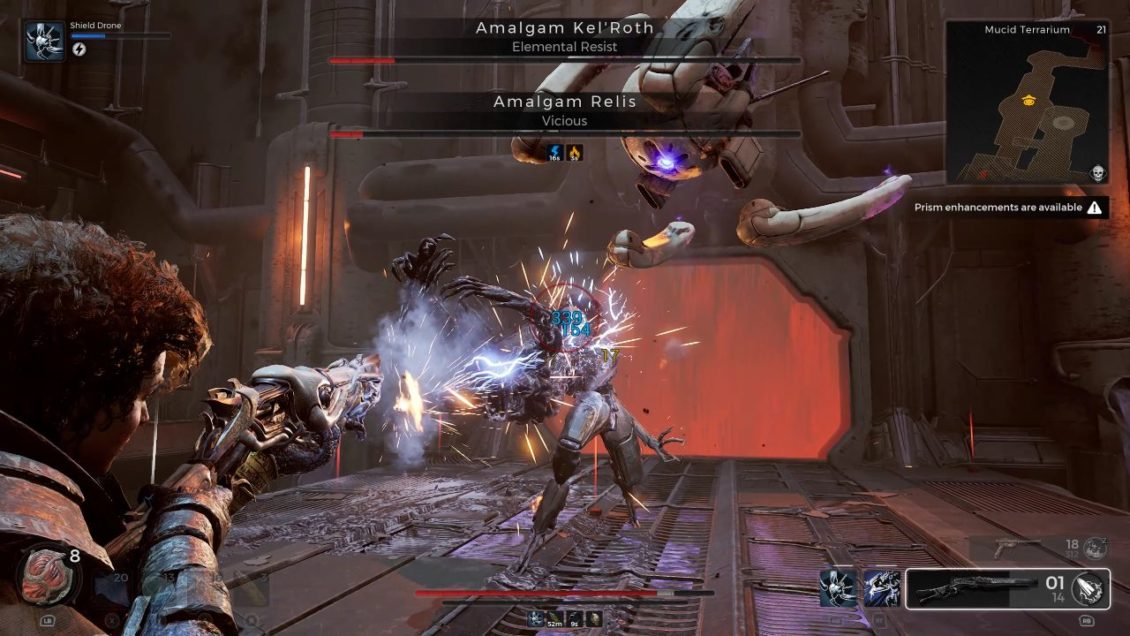Activate the handgun's weapon mod icon
Viewport: 1130px width, 636px height.
click(1095, 547)
